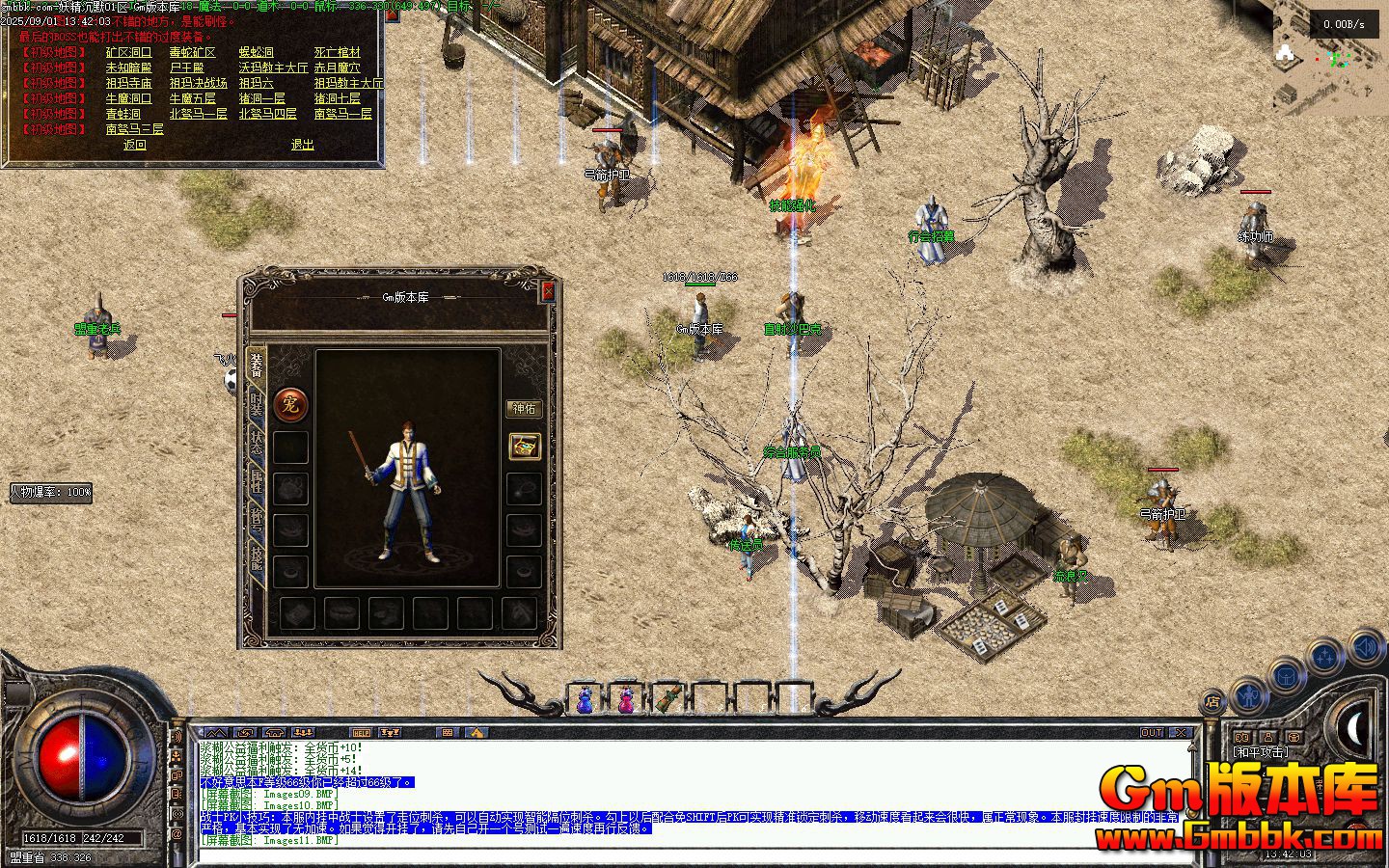Screen dimensions: 1389x868
Task: Click the round 宠 pet button
Action: pyautogui.click(x=288, y=405)
